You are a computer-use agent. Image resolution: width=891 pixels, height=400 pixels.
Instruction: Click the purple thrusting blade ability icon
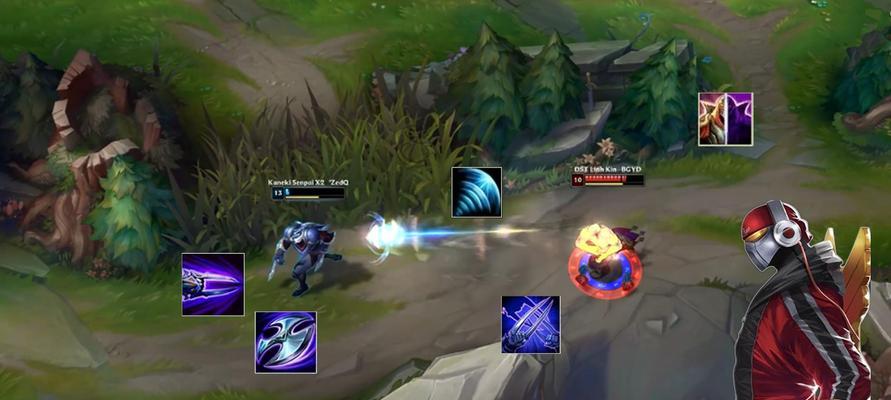click(x=213, y=284)
